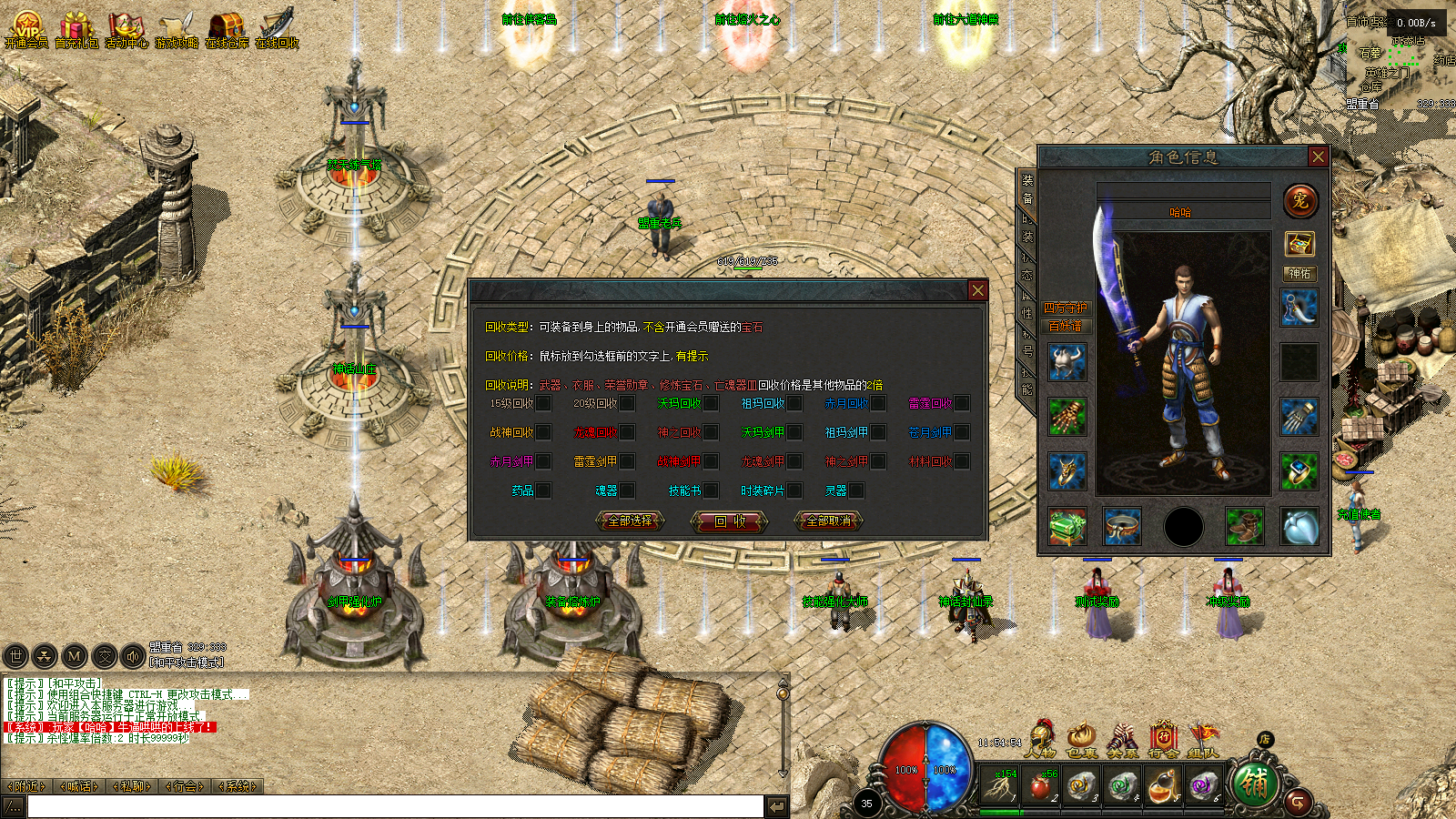Screen dimensions: 1456x819
Task: Click 全部取消 to deselect all
Action: pos(829,521)
